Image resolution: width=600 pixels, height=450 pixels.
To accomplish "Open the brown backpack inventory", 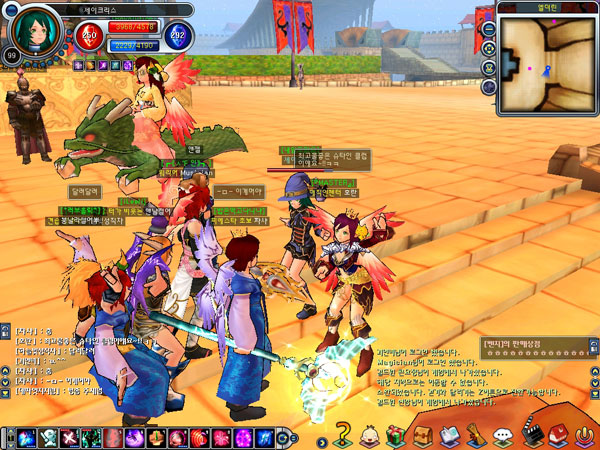I will point(422,435).
